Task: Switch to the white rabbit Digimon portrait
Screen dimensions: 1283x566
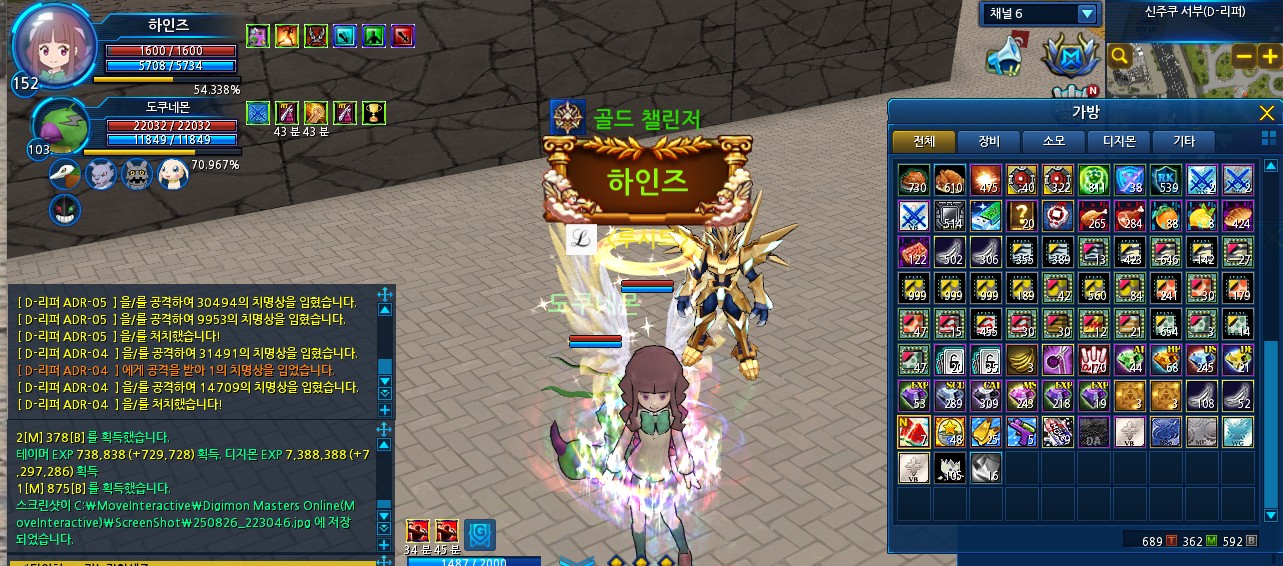Action: (173, 175)
